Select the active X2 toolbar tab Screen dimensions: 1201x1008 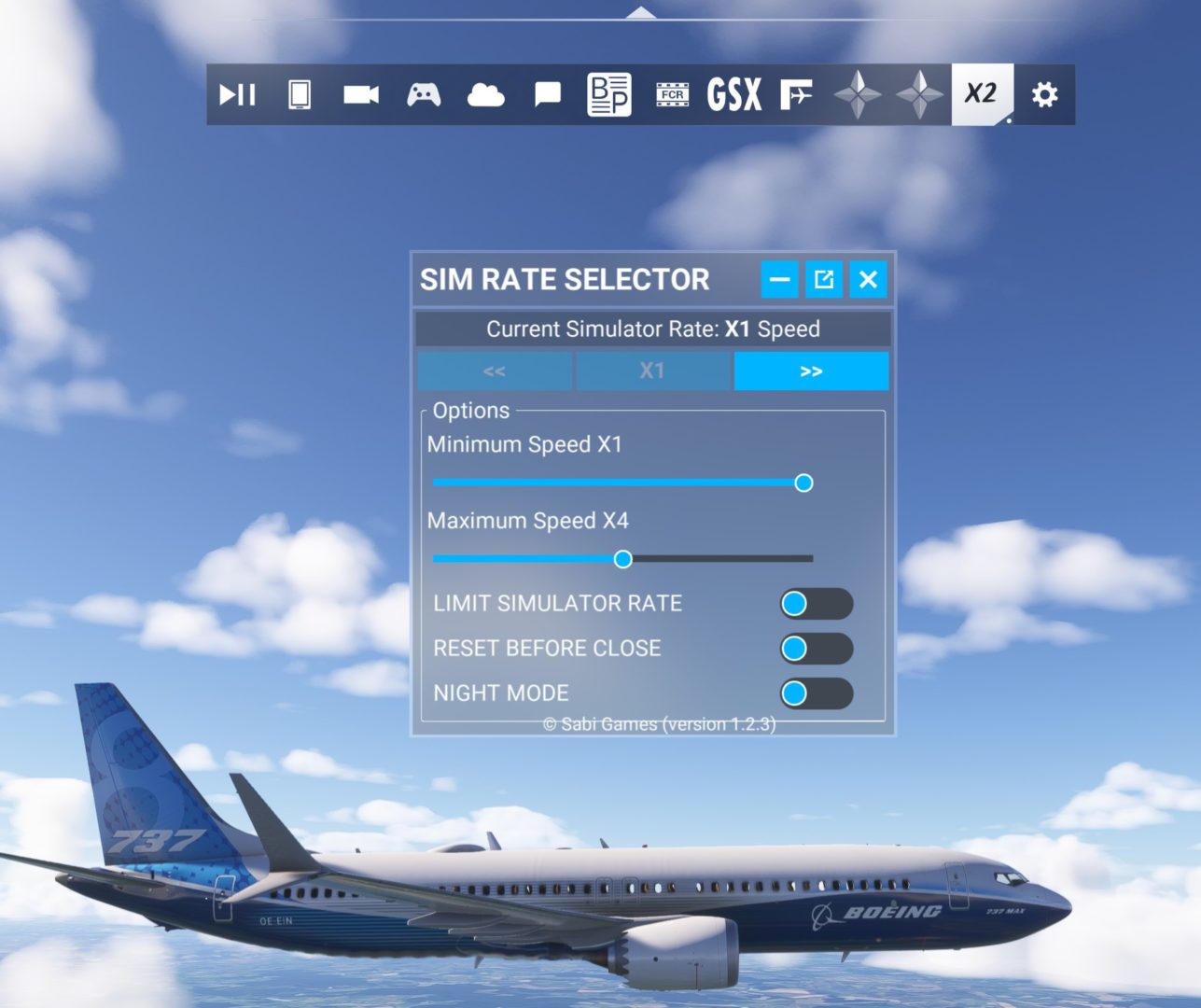click(982, 93)
